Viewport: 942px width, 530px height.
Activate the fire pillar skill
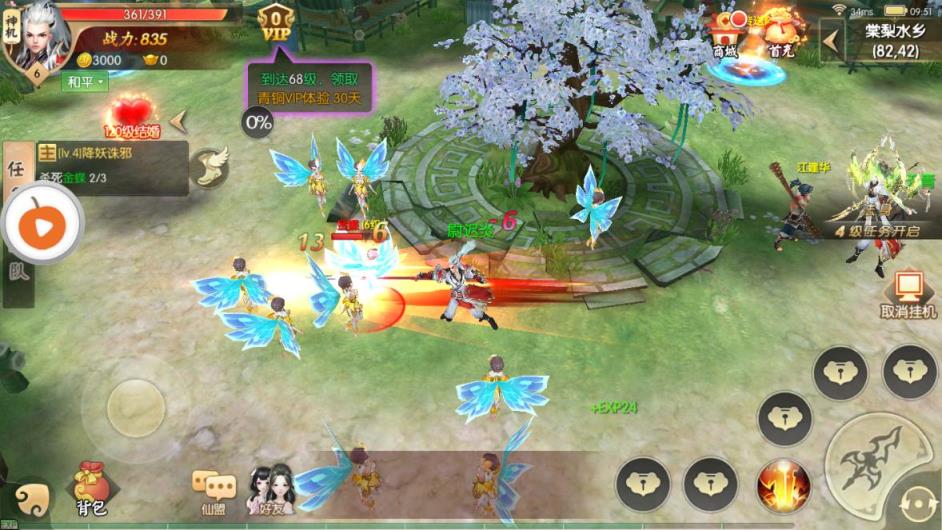(782, 485)
